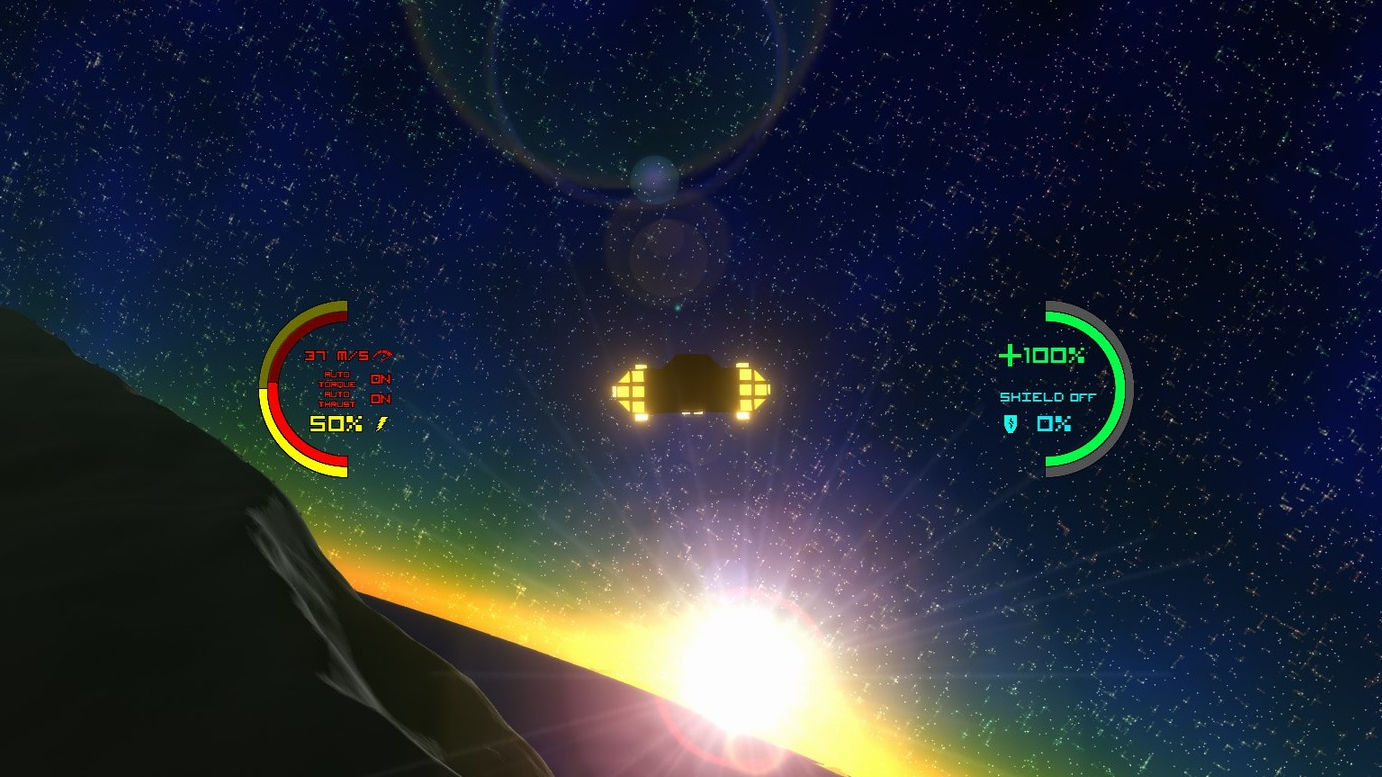
Task: Click the red speedometer gauge icon
Action: tap(383, 356)
